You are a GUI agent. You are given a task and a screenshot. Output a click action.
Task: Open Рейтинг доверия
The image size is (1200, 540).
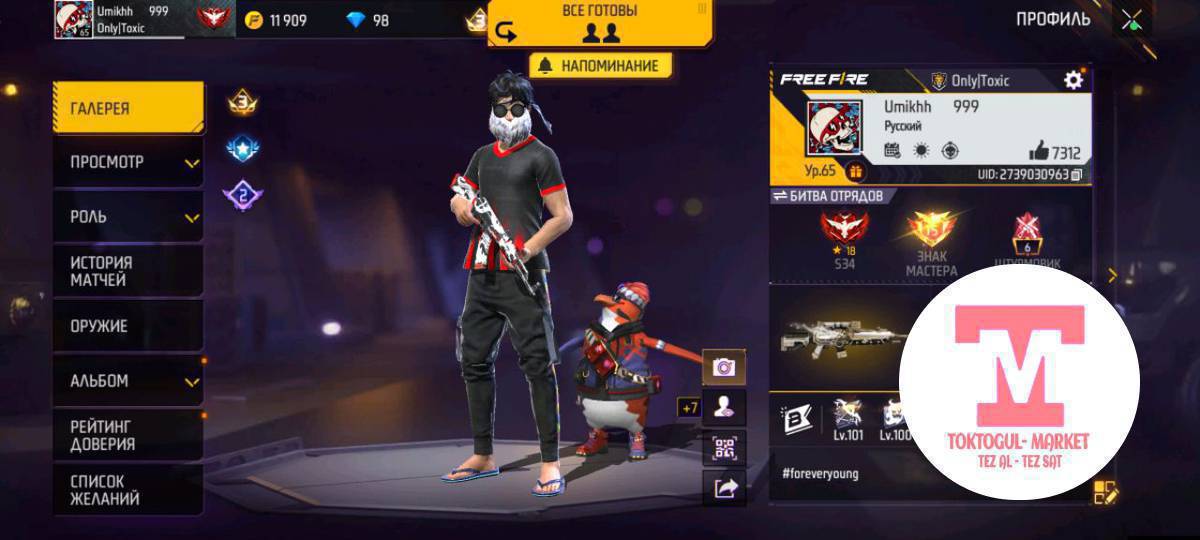point(128,435)
